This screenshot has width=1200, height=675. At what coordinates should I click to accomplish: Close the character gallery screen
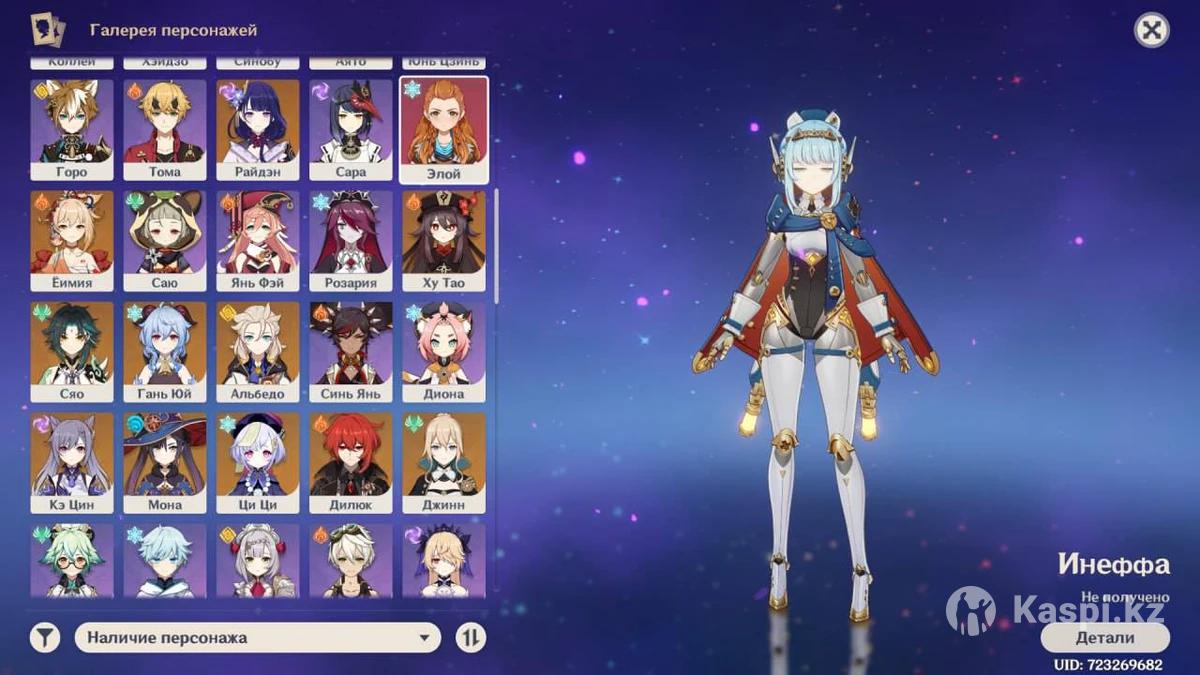click(x=1151, y=30)
